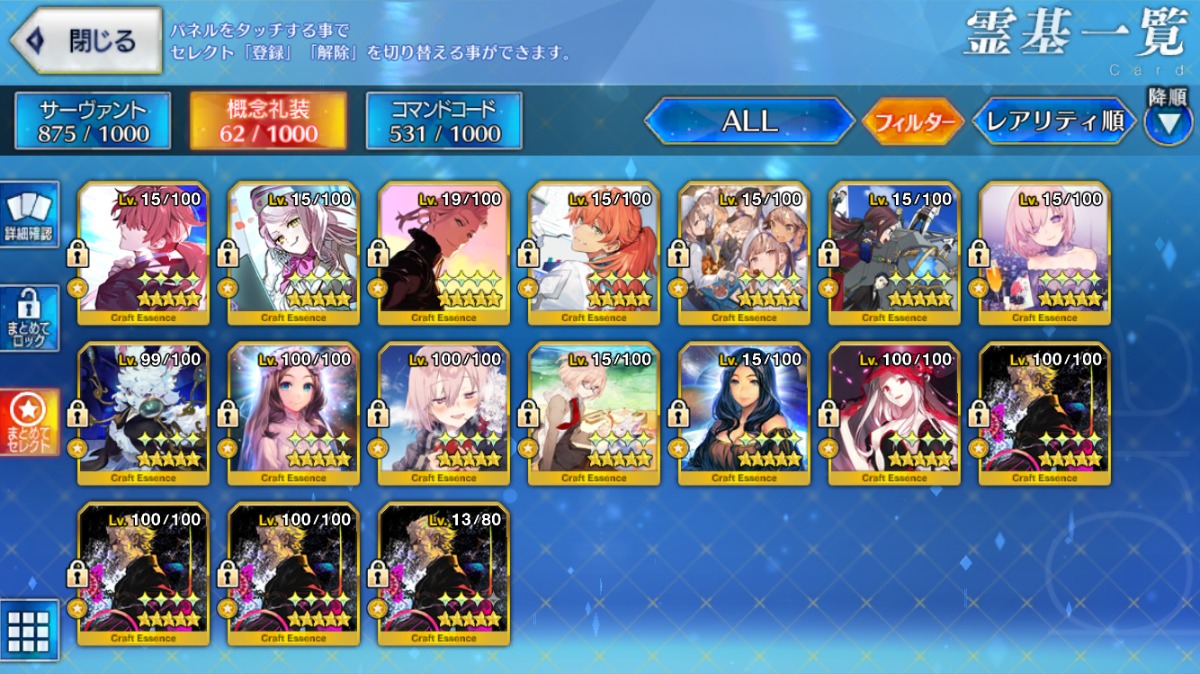
Task: Choose the white-haired yellow-eyed girl Craft Essence
Action: tap(293, 253)
